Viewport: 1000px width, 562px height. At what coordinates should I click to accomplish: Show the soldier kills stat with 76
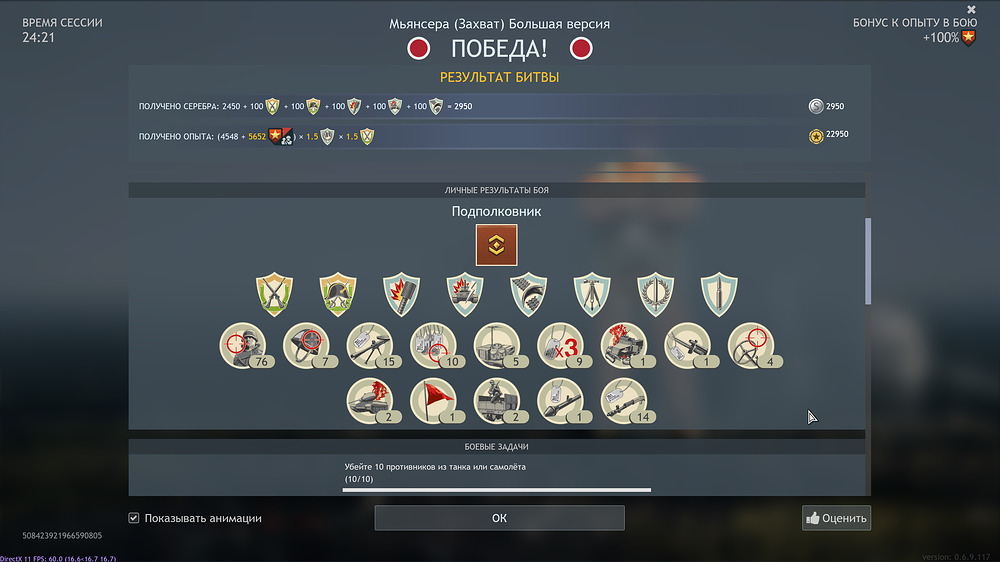coord(243,346)
